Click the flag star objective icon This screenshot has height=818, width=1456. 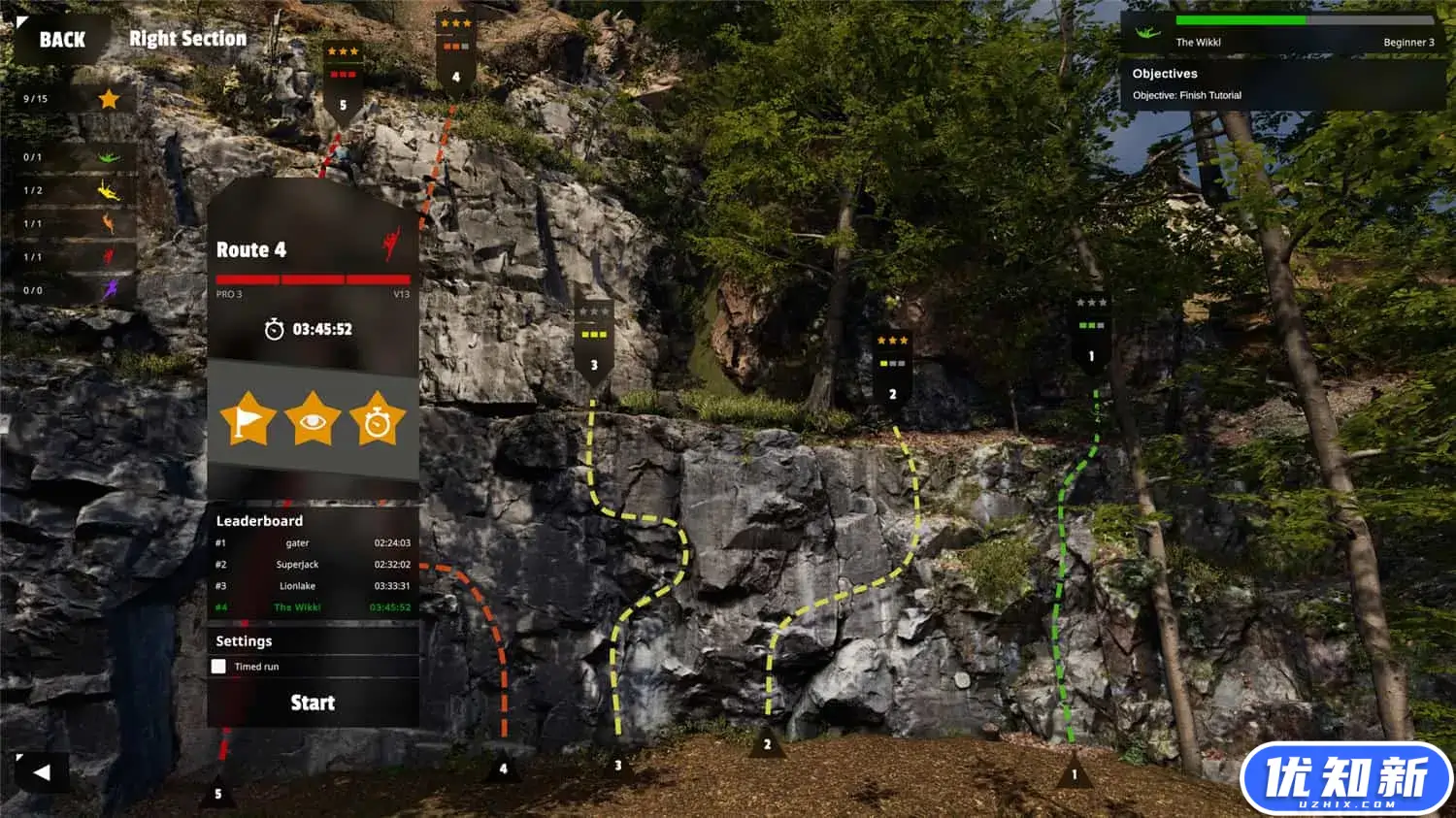(x=248, y=419)
